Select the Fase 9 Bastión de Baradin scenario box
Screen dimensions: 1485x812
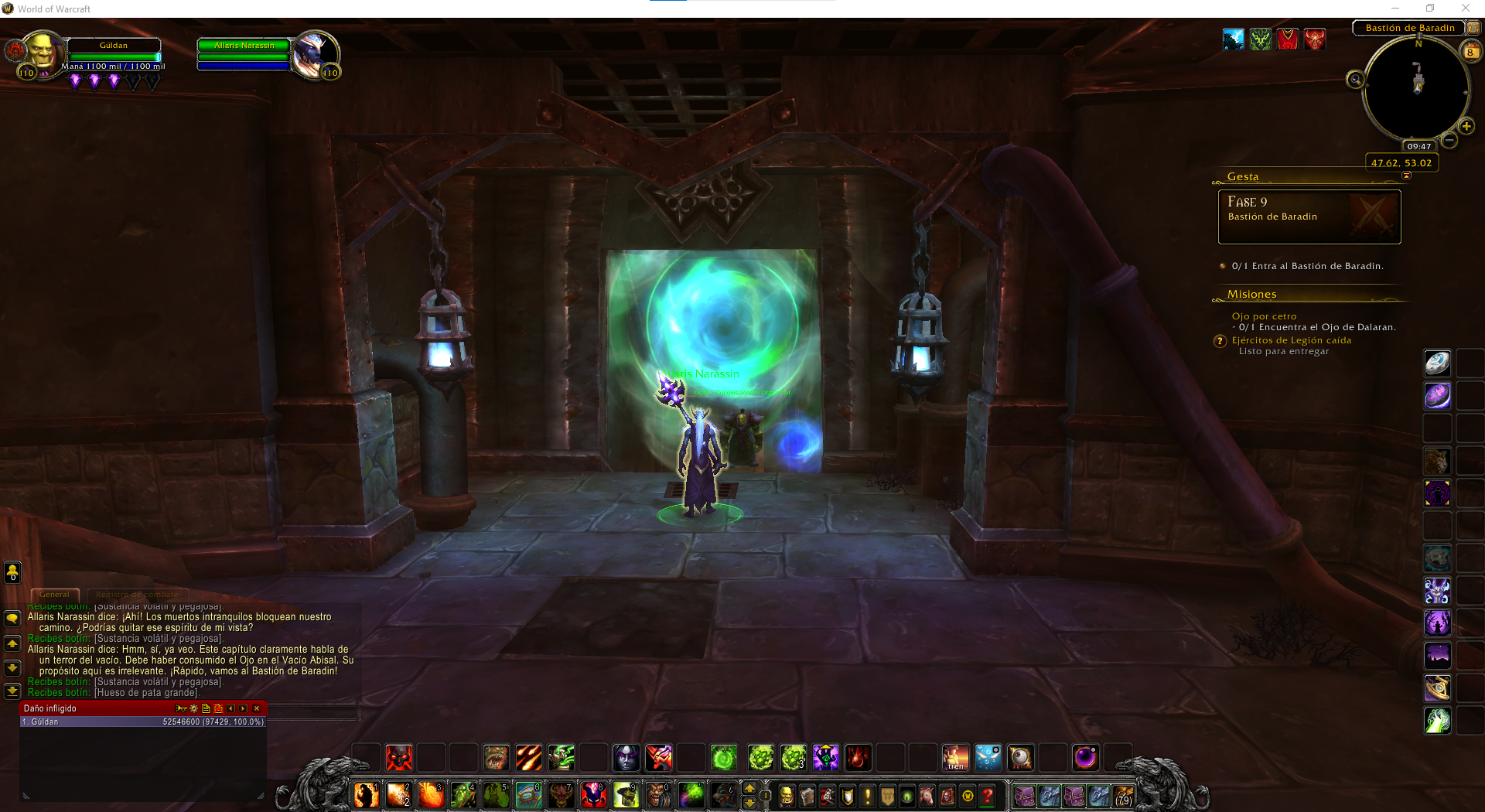(x=1309, y=217)
